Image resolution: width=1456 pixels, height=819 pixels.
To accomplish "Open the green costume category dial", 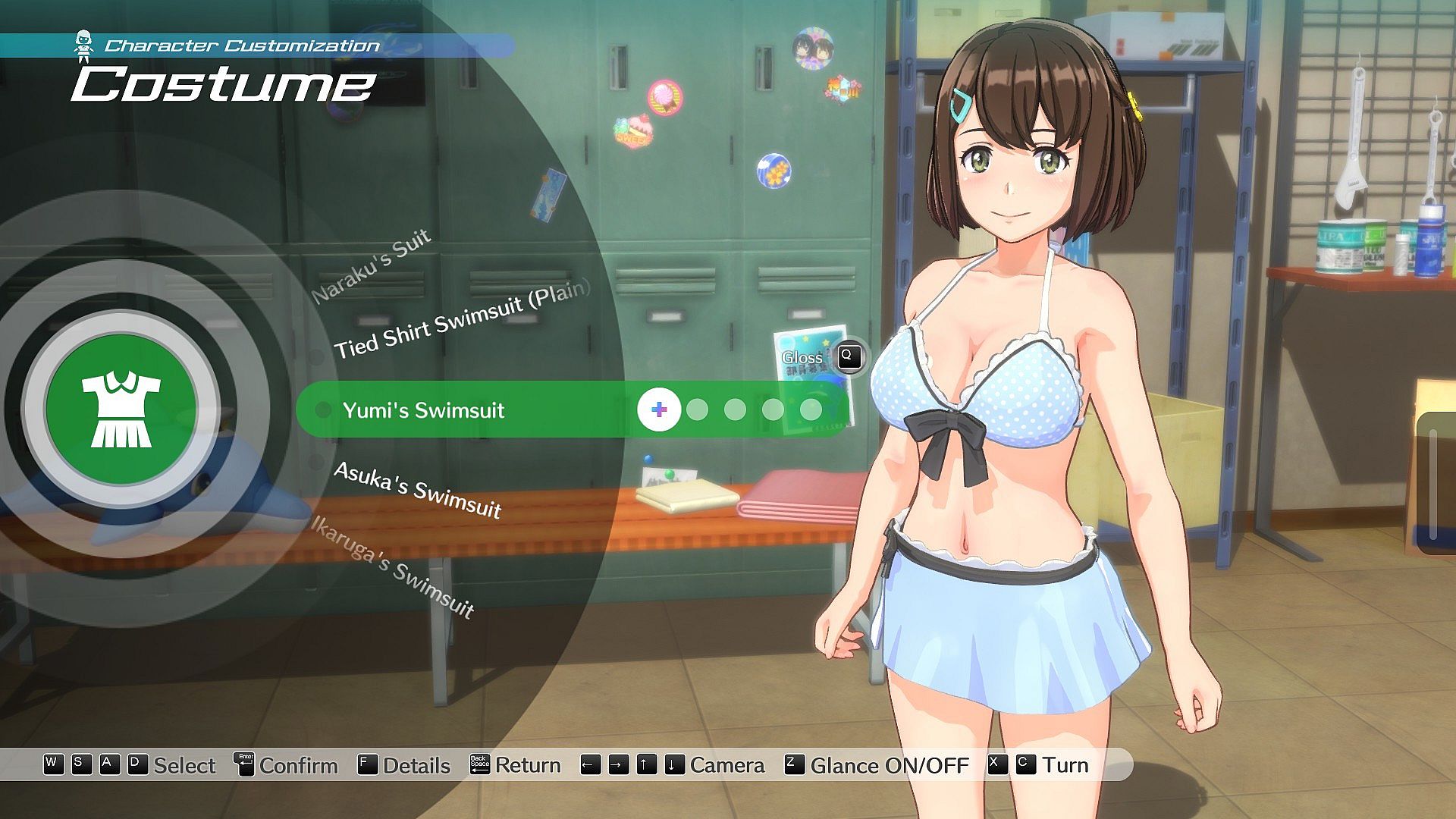I will tap(121, 409).
